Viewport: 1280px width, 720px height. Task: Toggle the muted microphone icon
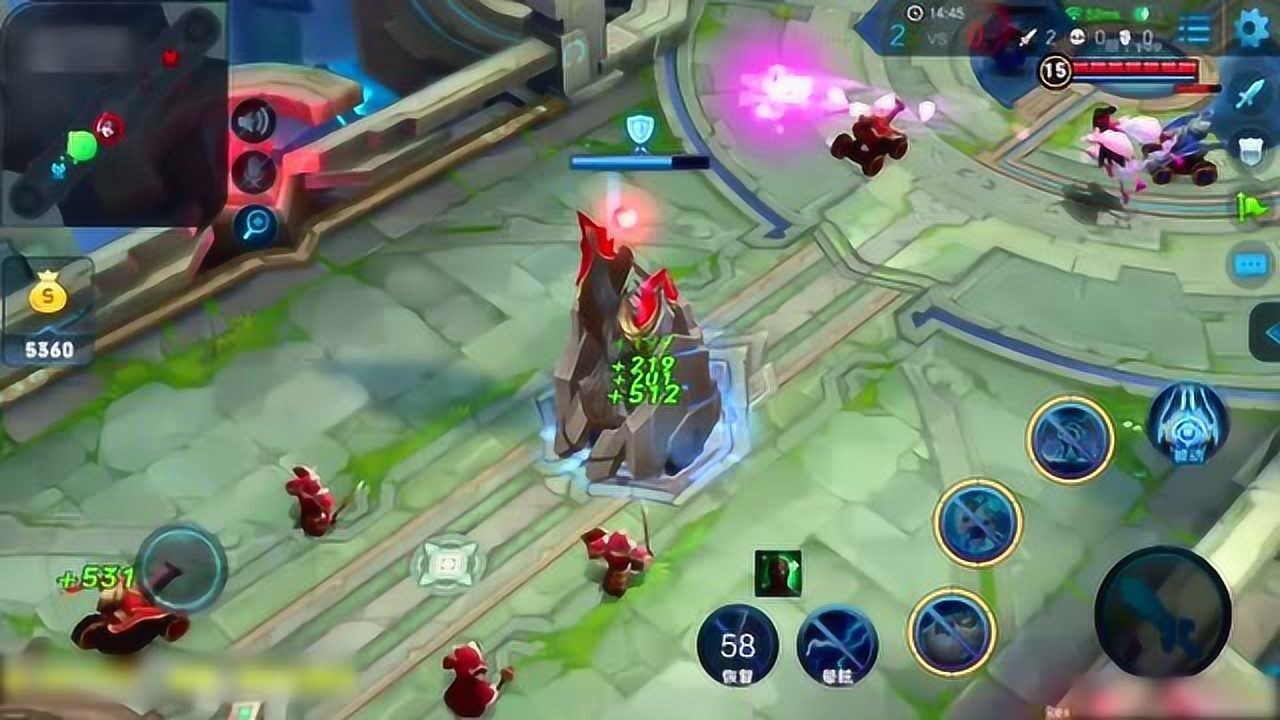click(x=253, y=173)
